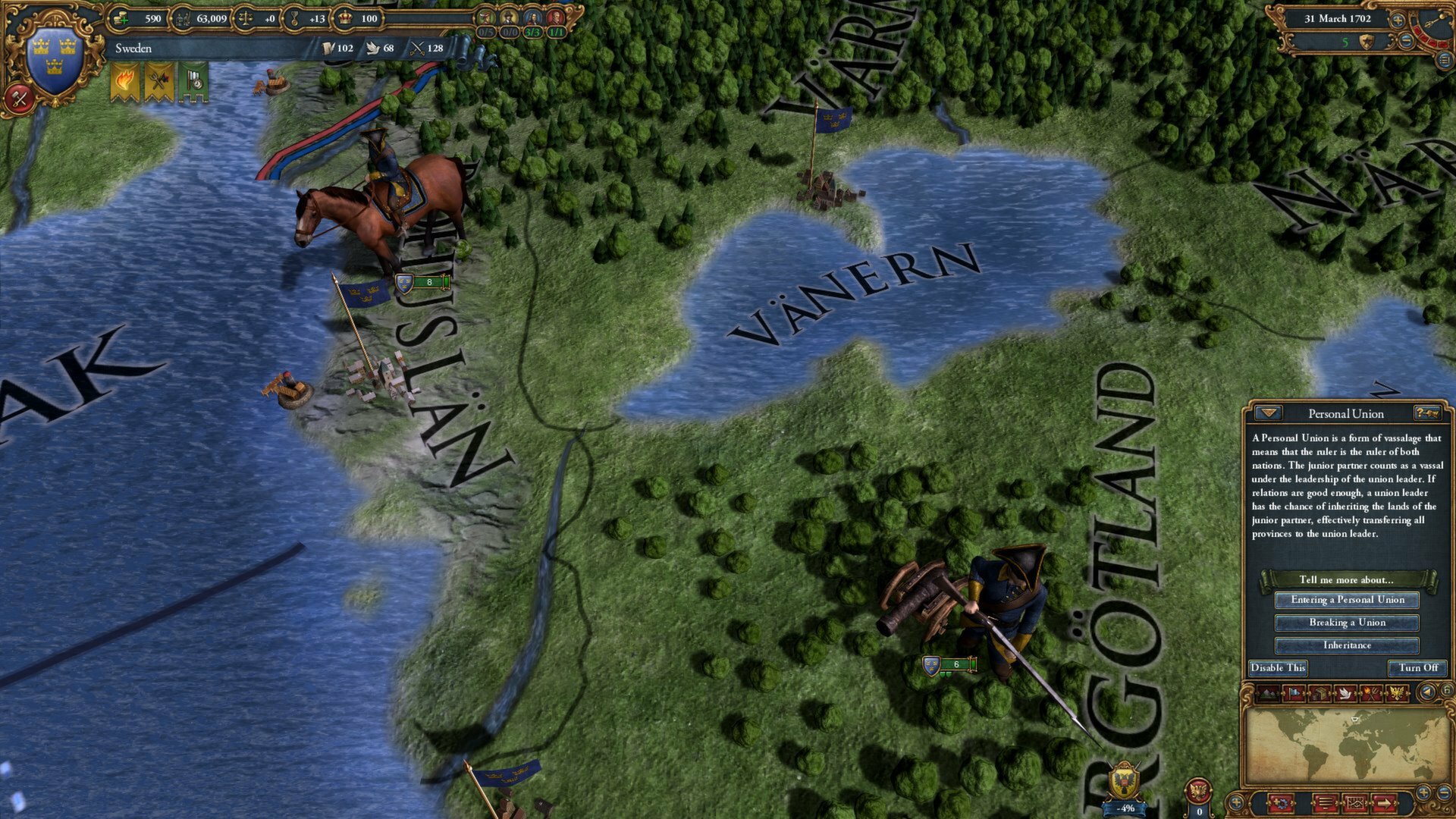Open settings via the gear icon
The height and width of the screenshot is (819, 1456).
1281,802
